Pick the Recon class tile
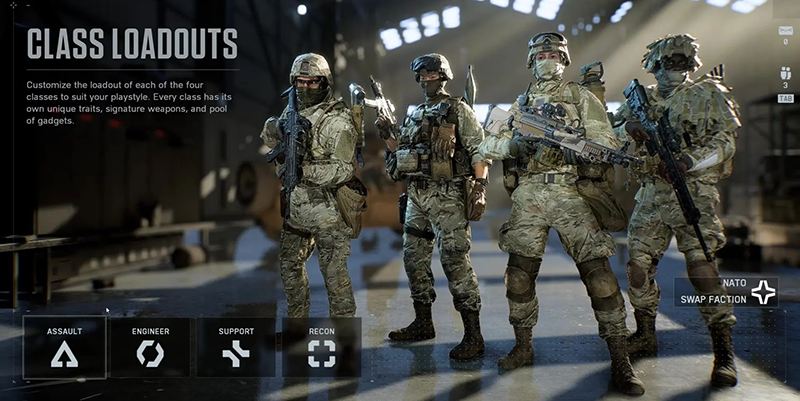Image resolution: width=800 pixels, height=401 pixels. (x=321, y=346)
